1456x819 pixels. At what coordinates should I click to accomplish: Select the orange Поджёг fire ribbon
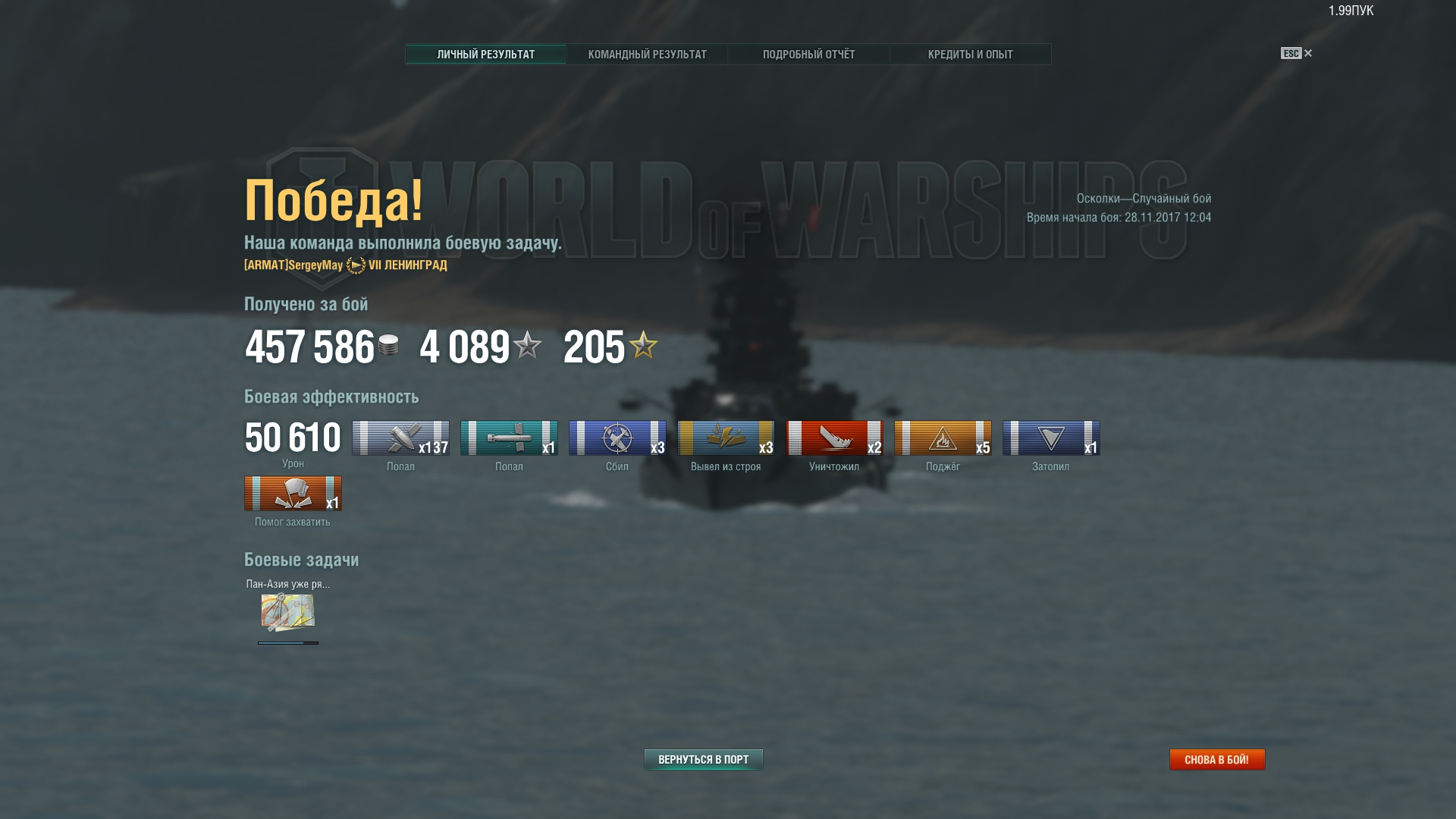coord(943,438)
